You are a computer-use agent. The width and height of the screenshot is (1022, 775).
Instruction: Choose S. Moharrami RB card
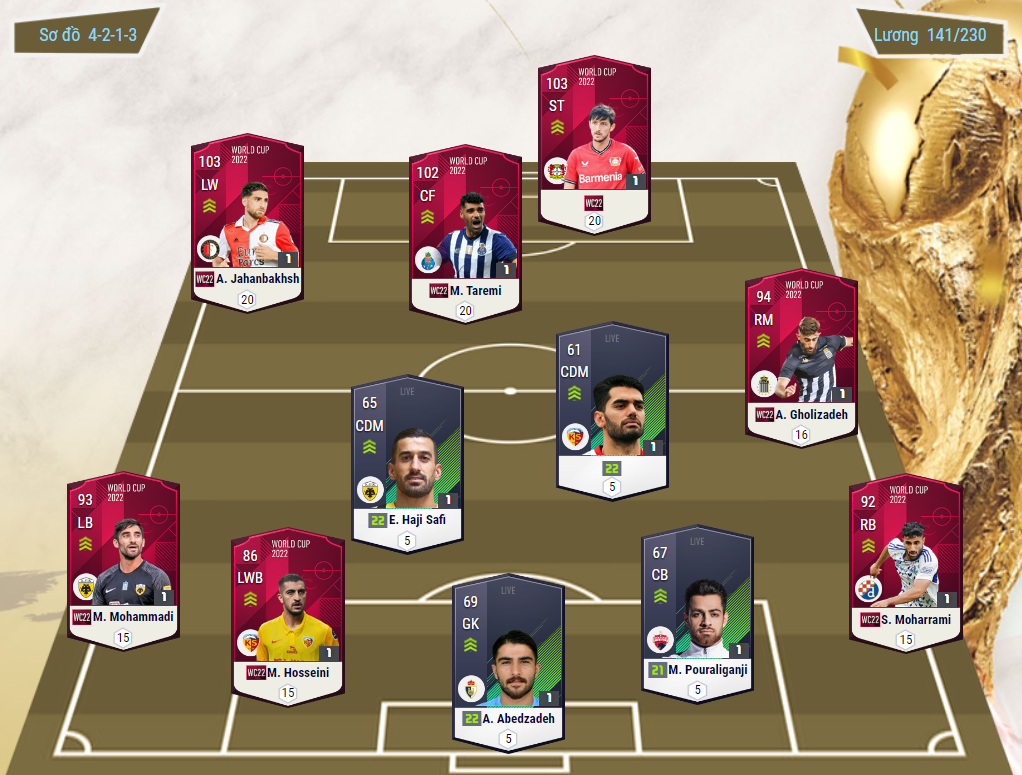(904, 558)
